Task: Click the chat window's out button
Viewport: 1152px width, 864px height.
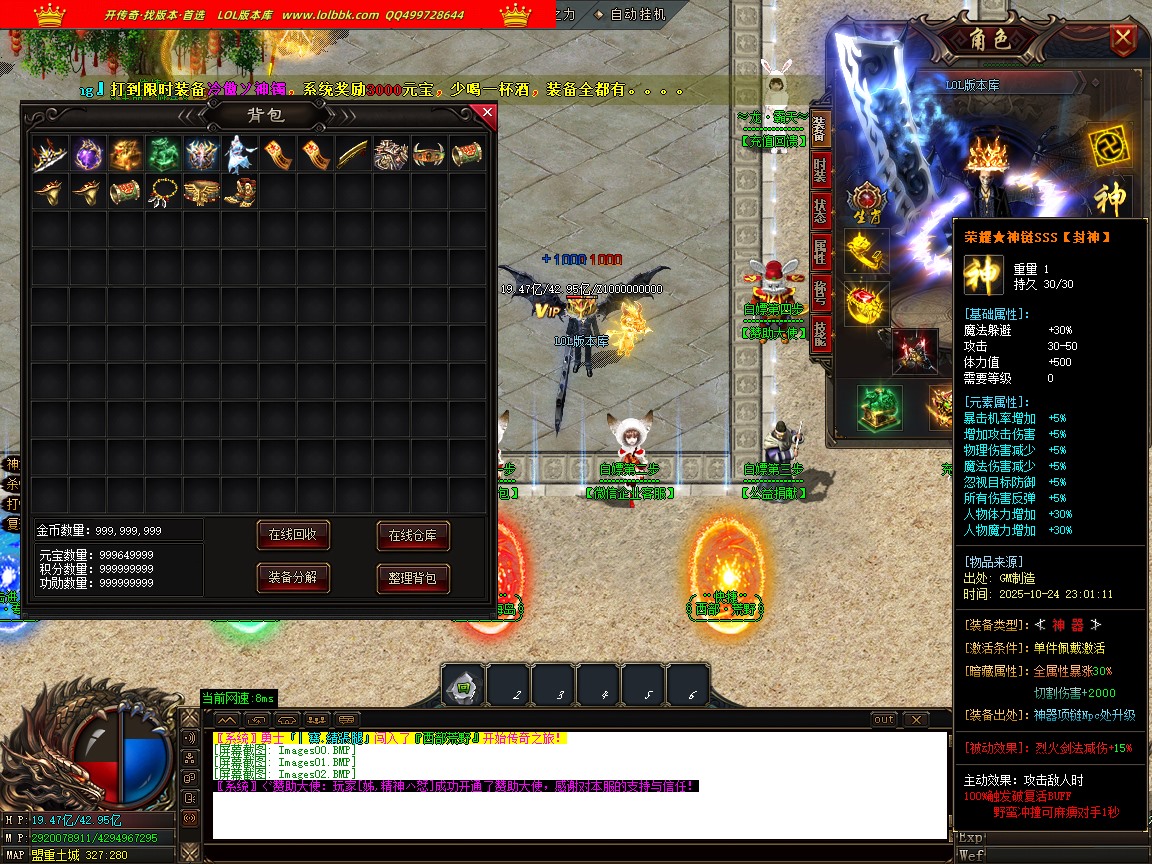Action: (x=884, y=720)
